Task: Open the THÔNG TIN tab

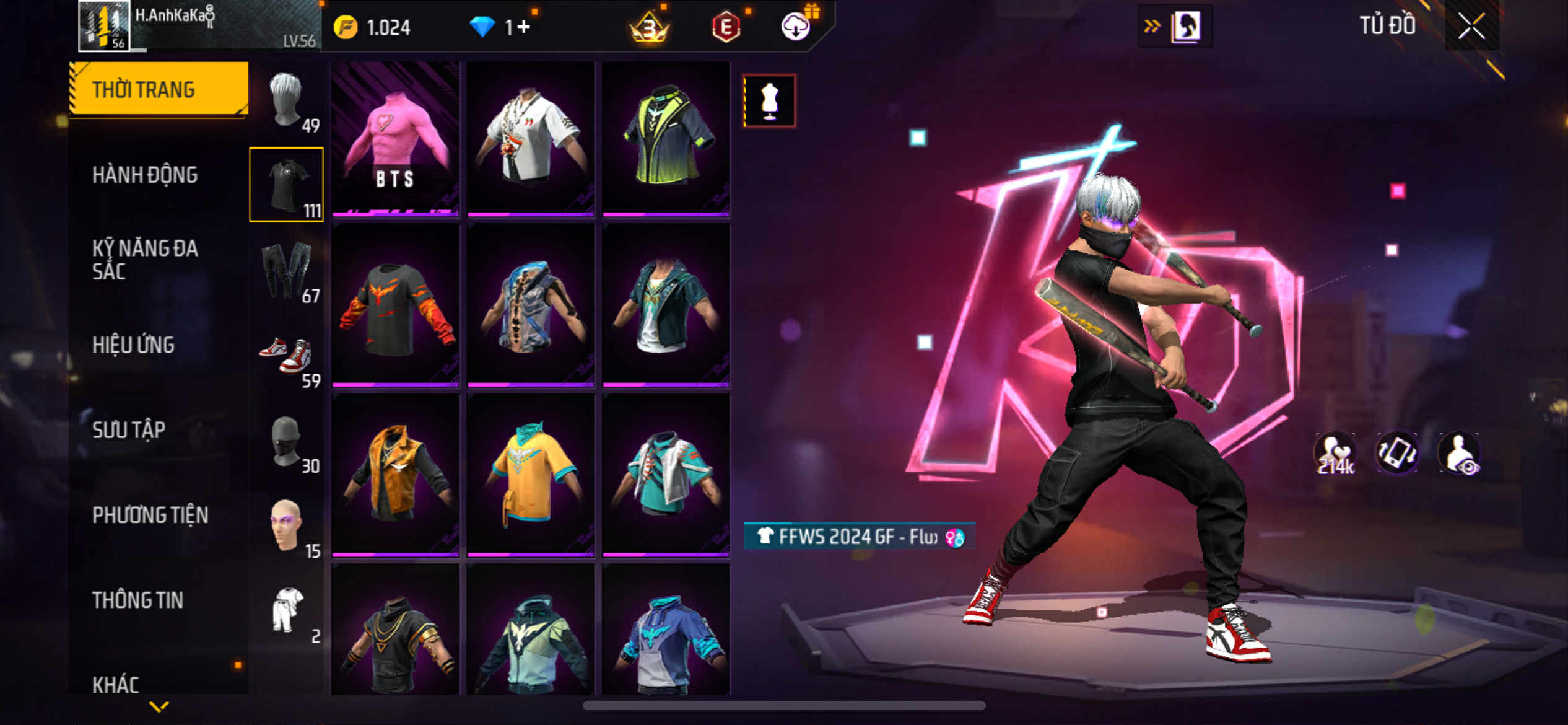Action: coord(137,600)
